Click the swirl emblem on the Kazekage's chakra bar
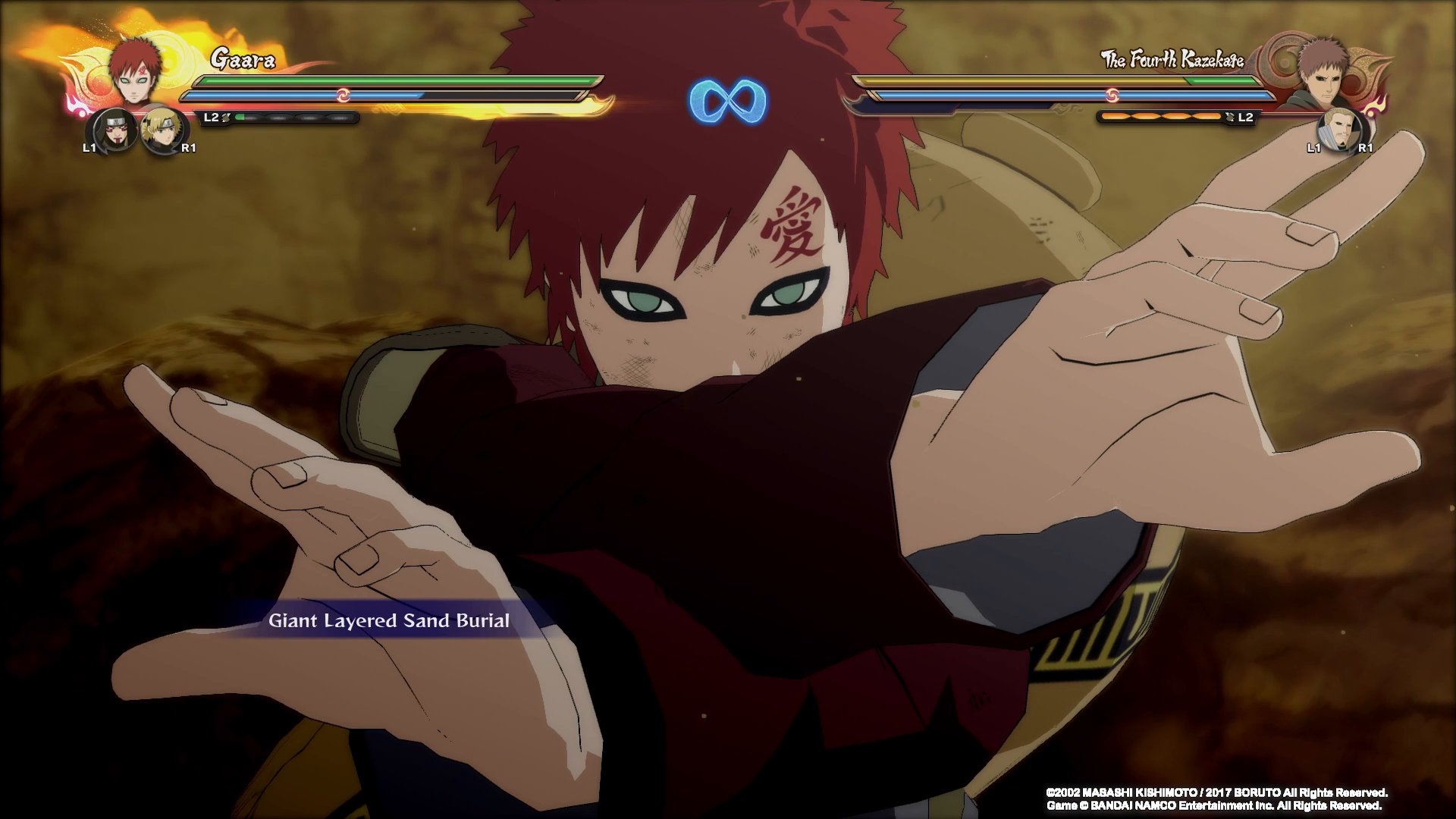1456x819 pixels. click(1113, 96)
